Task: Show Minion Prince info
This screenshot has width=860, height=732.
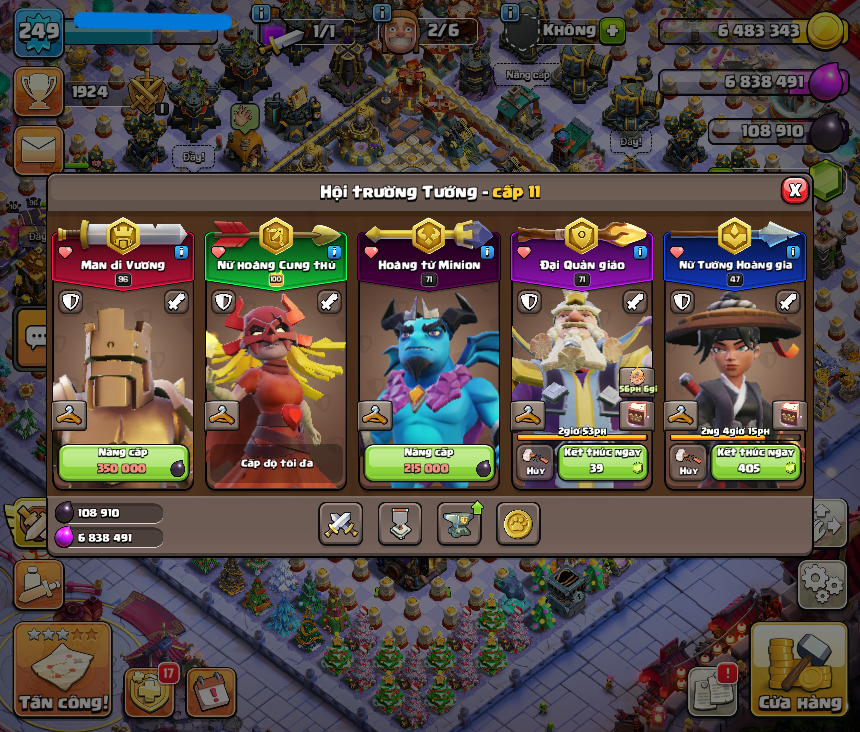Action: [x=487, y=253]
